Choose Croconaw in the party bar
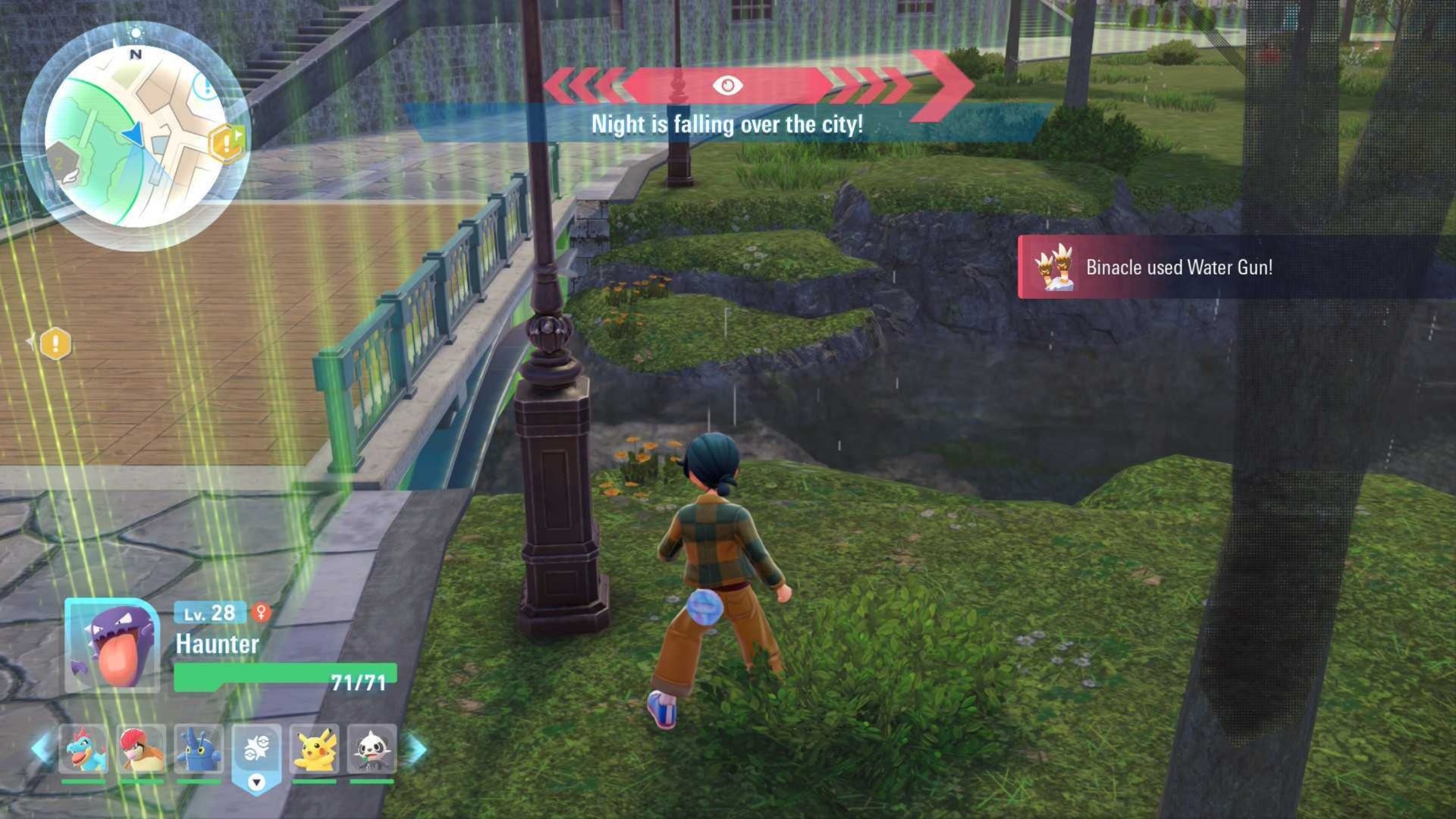 (83, 749)
